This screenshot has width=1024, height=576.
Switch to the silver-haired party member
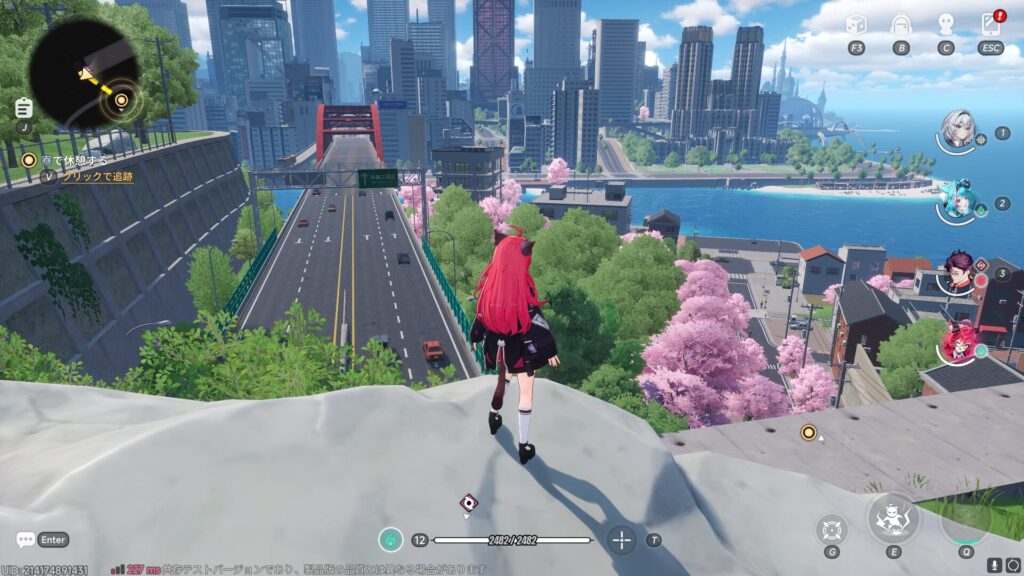tap(958, 131)
